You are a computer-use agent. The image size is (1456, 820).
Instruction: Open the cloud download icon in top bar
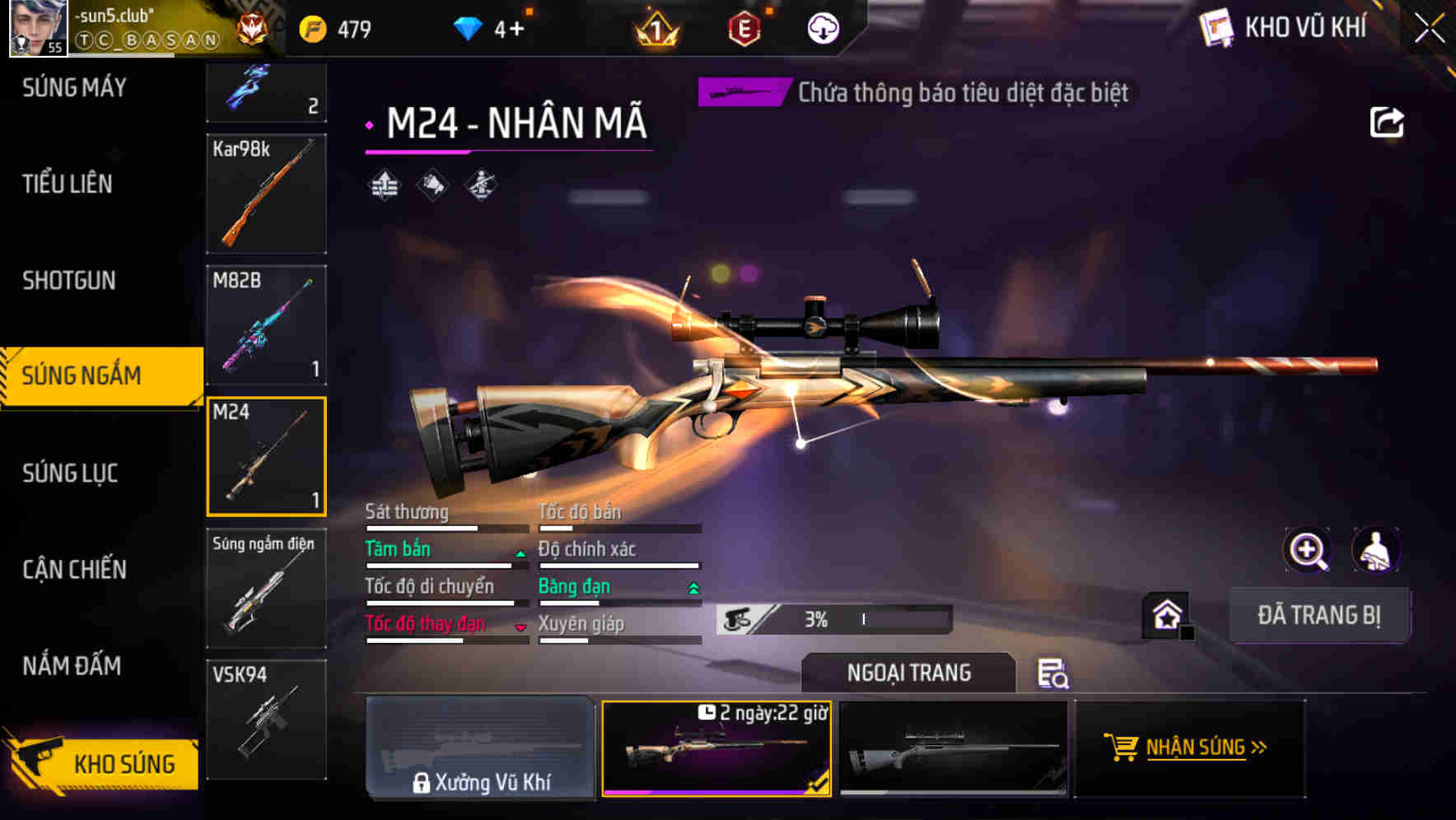pyautogui.click(x=823, y=28)
